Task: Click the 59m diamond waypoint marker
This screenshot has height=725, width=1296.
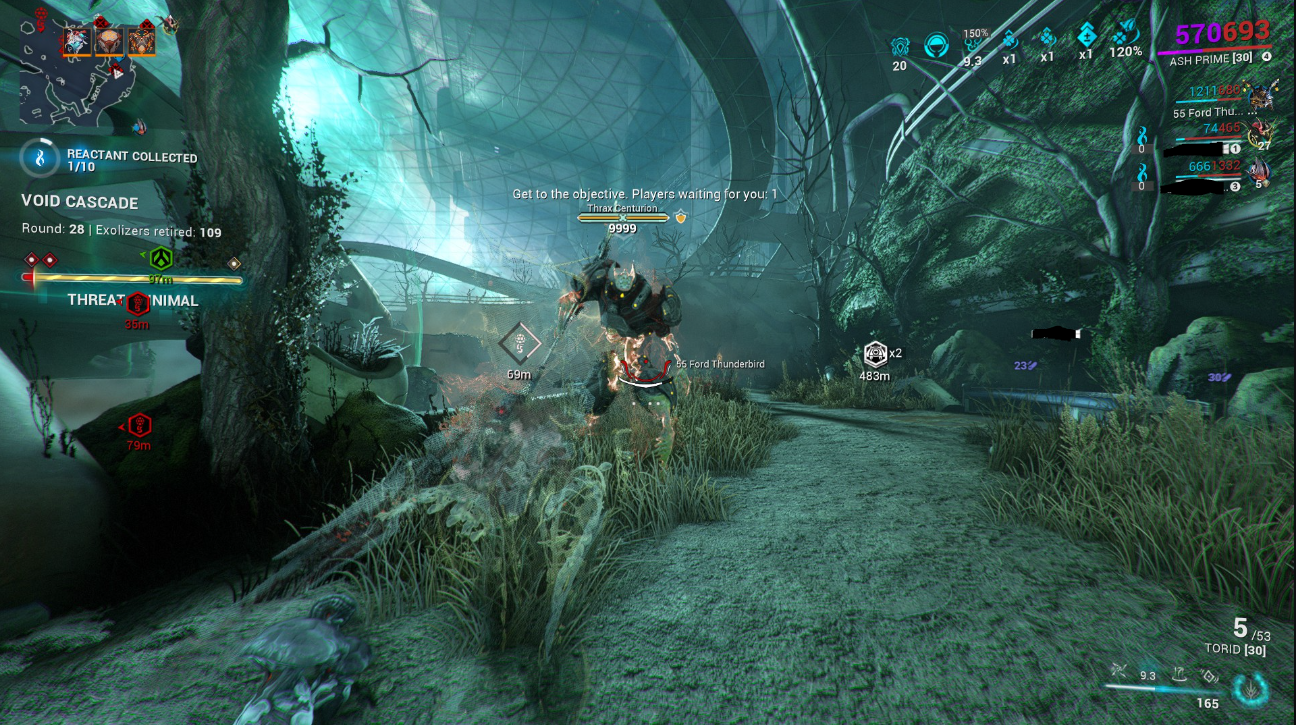Action: [520, 343]
